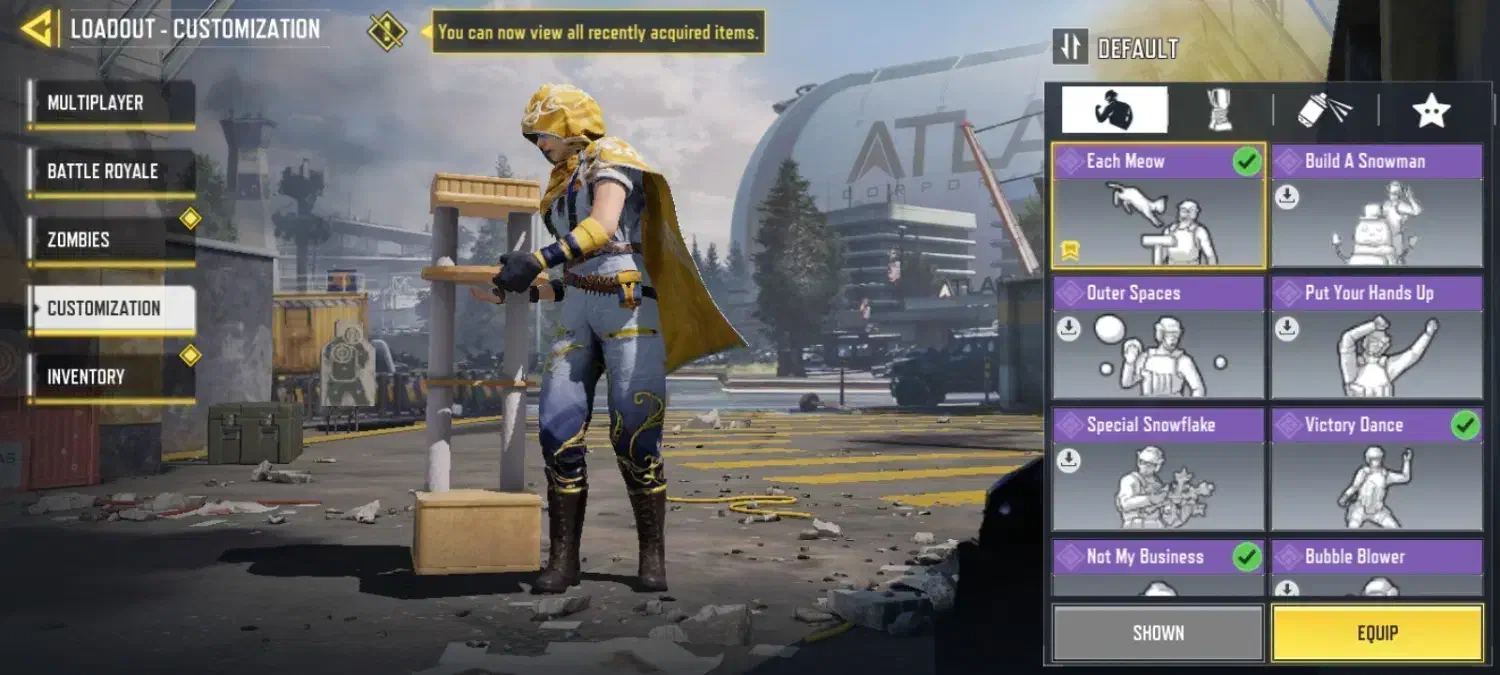The height and width of the screenshot is (675, 1500).
Task: Select the Build A Snowman emote
Action: [1377, 206]
